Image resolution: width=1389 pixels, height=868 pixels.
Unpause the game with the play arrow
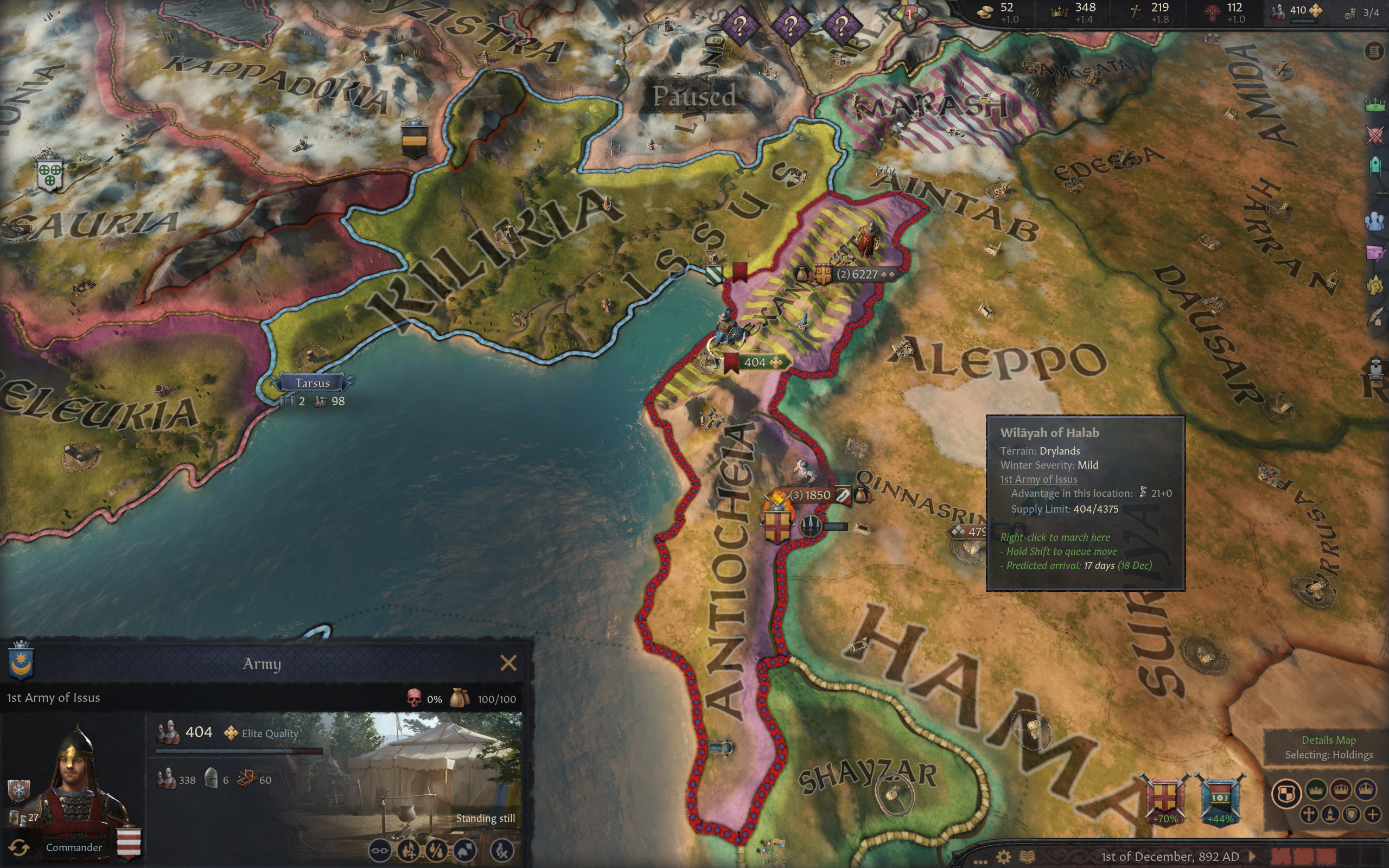(1253, 857)
